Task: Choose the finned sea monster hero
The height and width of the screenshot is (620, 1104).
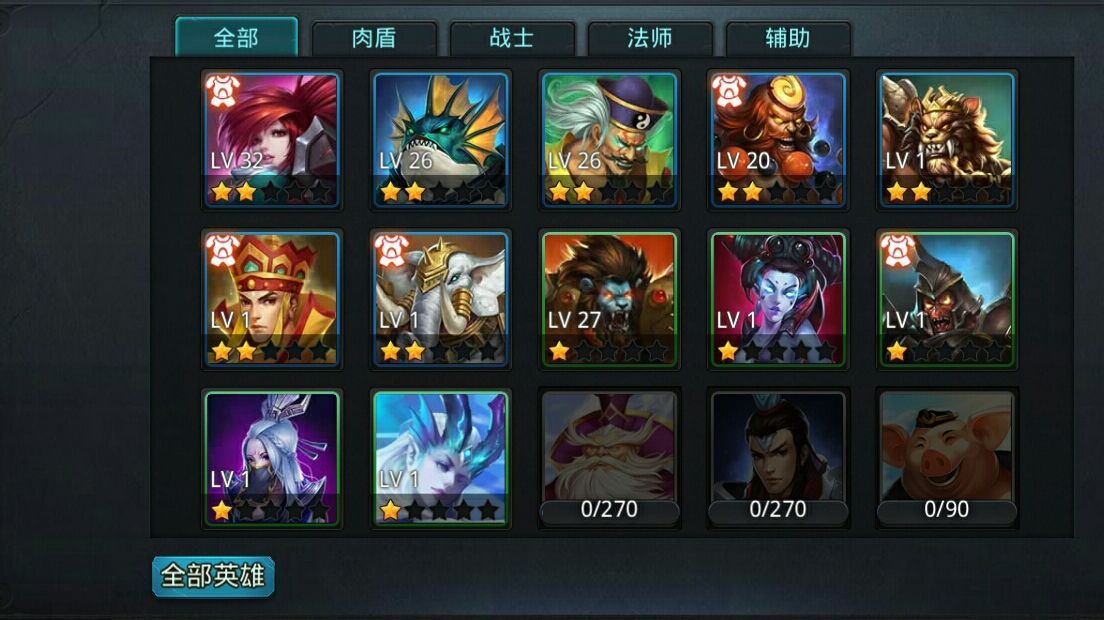Action: pyautogui.click(x=441, y=139)
